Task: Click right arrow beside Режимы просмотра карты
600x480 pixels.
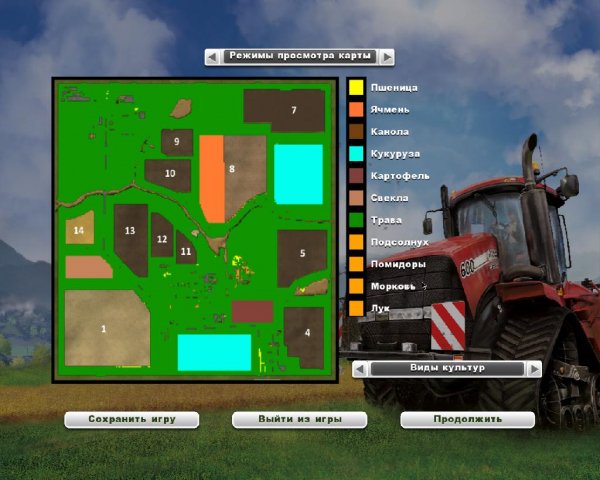Action: click(387, 57)
